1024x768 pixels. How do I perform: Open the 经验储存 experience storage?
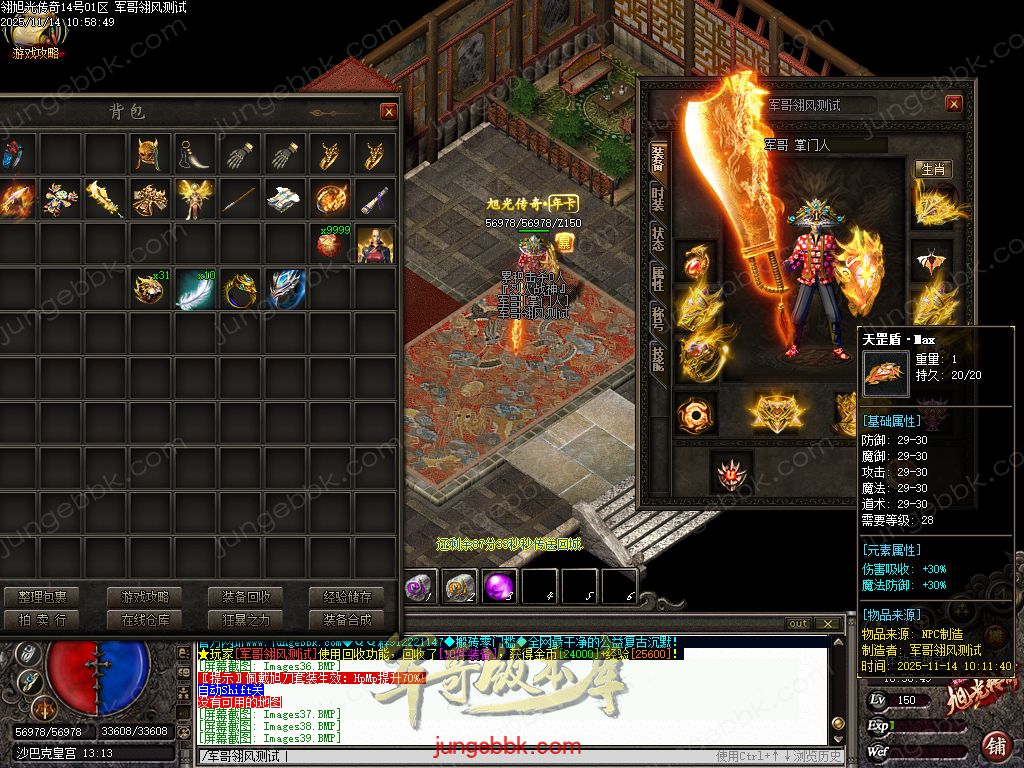click(347, 597)
